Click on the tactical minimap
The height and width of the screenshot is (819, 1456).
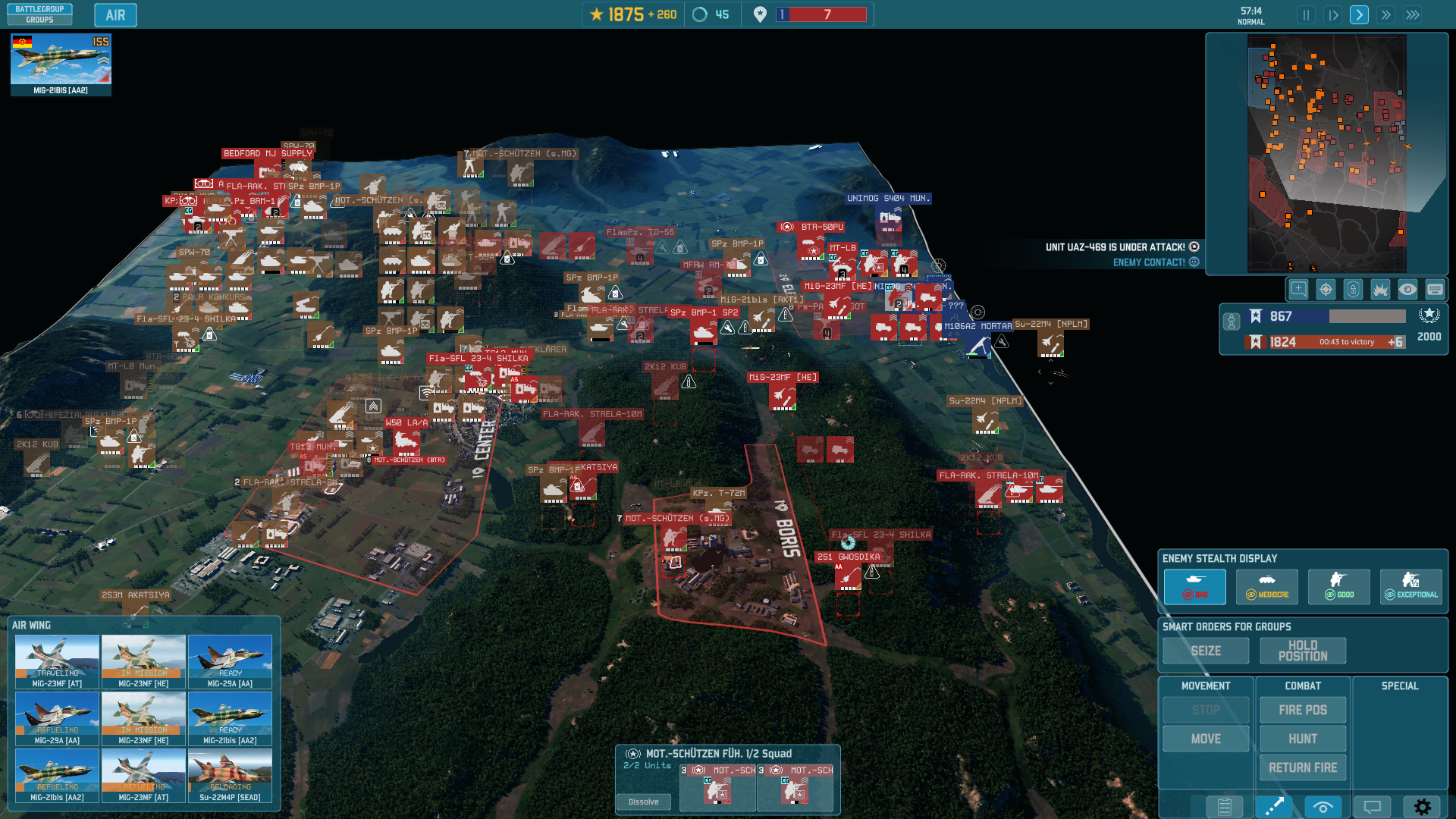click(1326, 153)
